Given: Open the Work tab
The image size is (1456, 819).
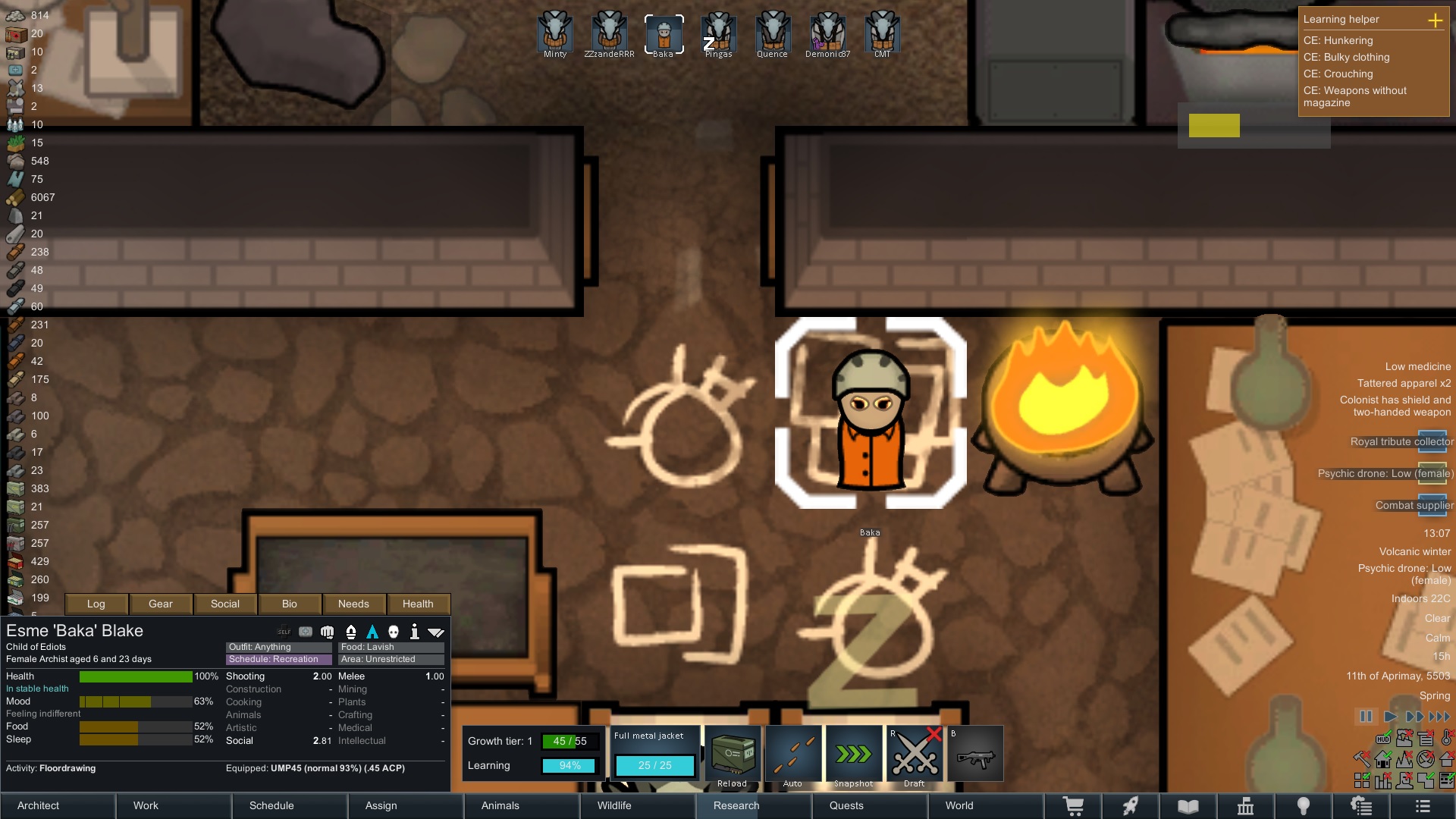Looking at the screenshot, I should pos(174,805).
